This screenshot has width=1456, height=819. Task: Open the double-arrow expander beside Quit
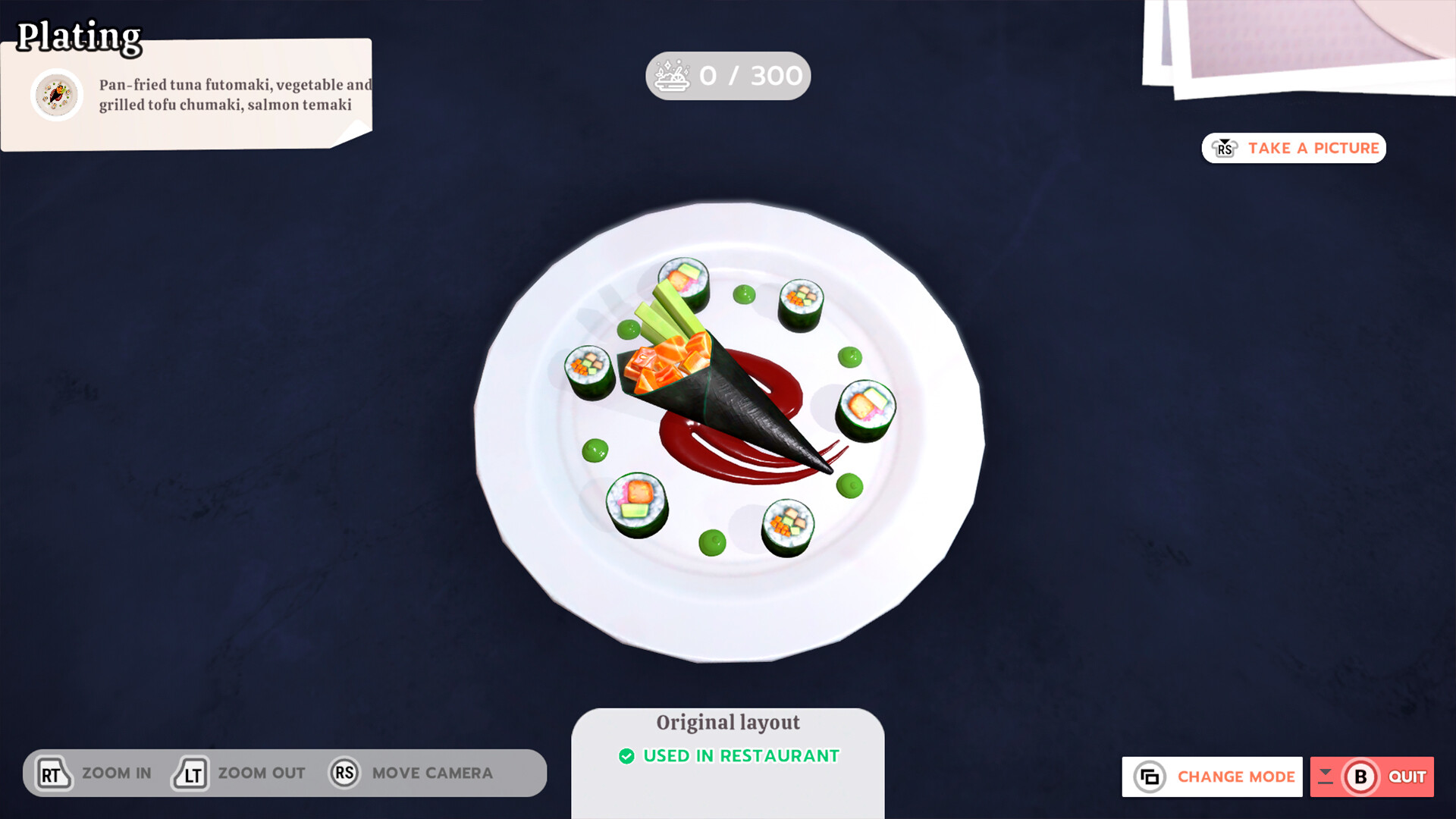[x=1326, y=777]
